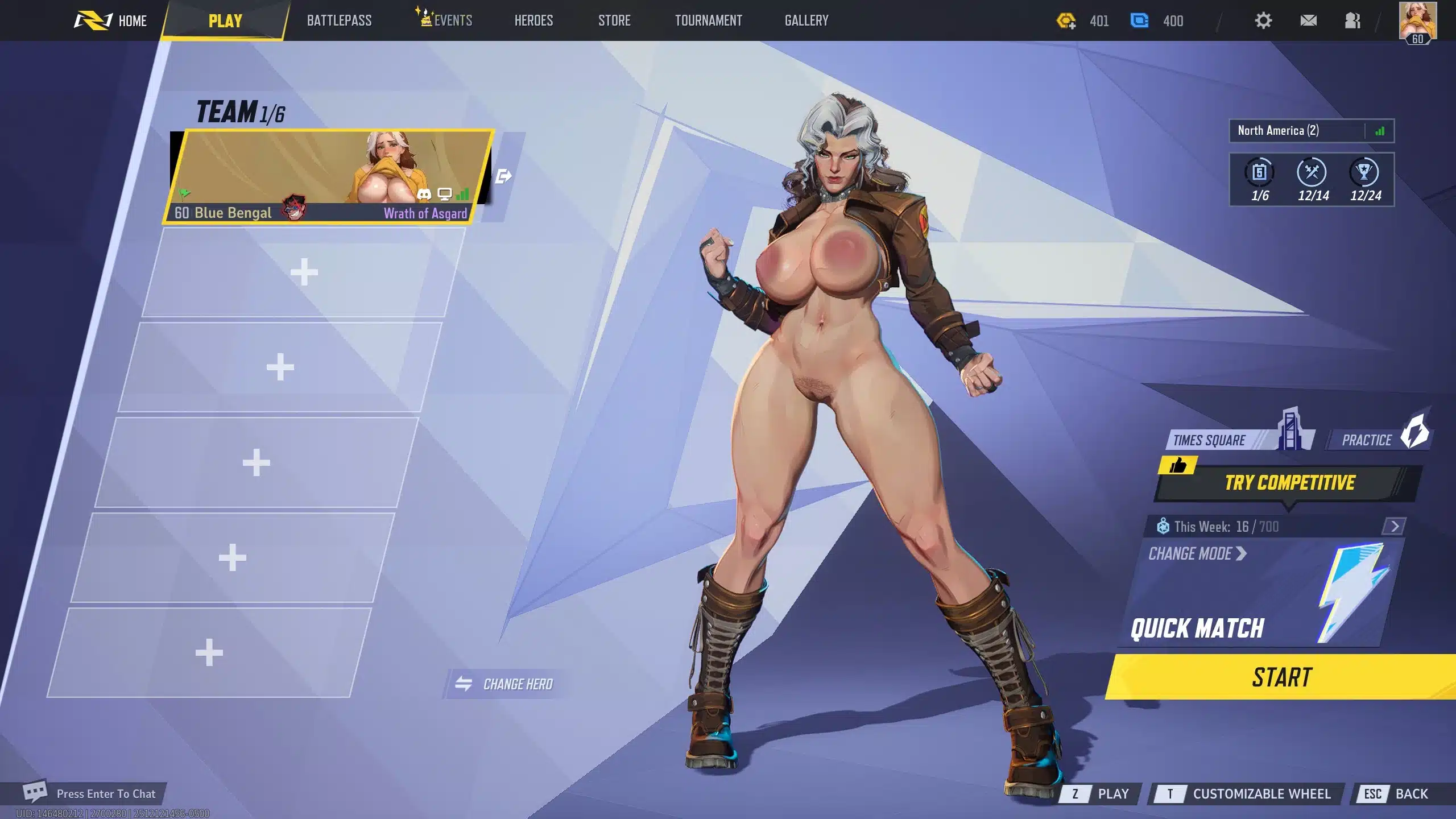This screenshot has height=819, width=1456.
Task: Open the North America server dropdown
Action: (1311, 131)
